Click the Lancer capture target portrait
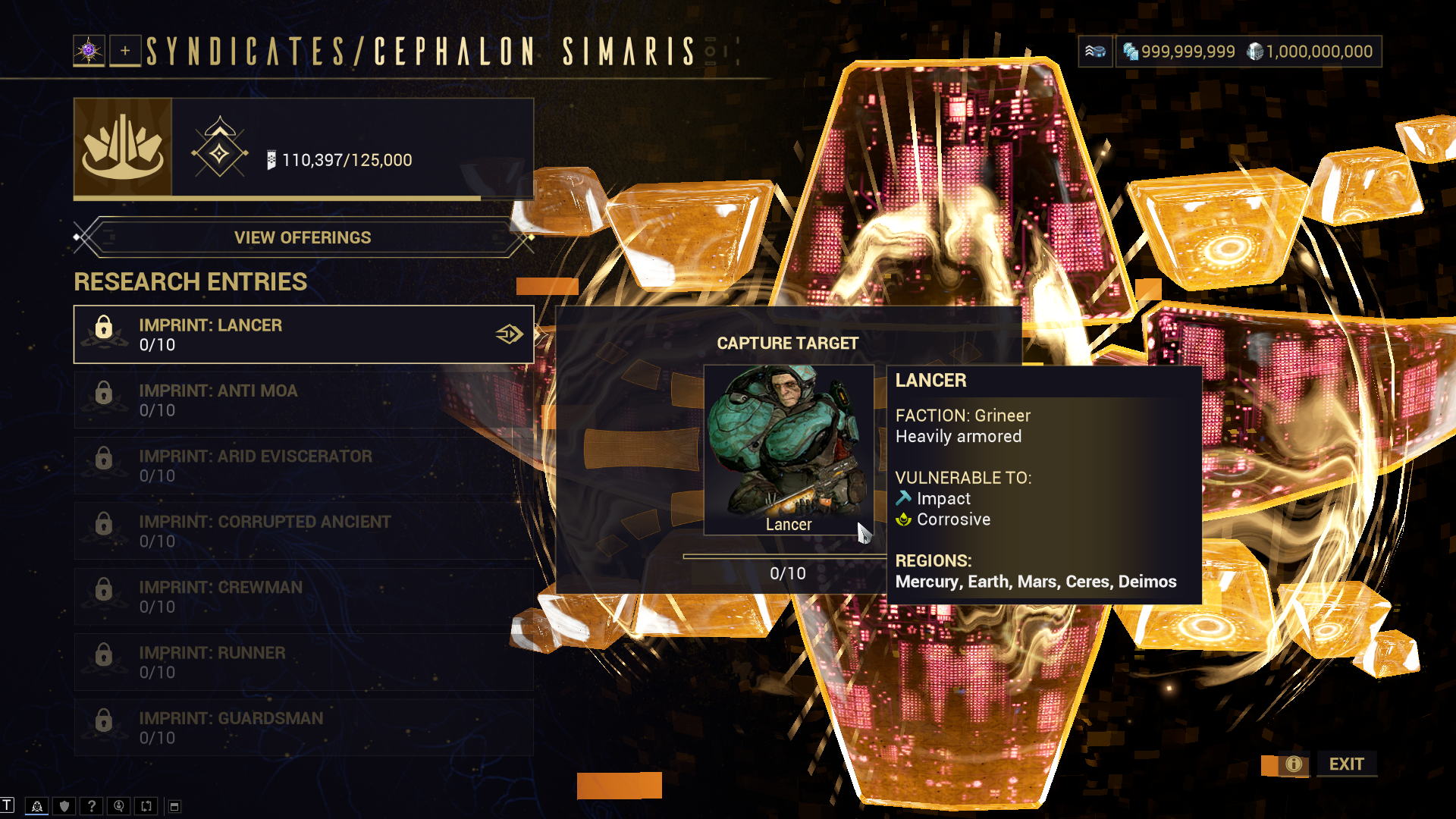Image resolution: width=1456 pixels, height=819 pixels. point(788,449)
